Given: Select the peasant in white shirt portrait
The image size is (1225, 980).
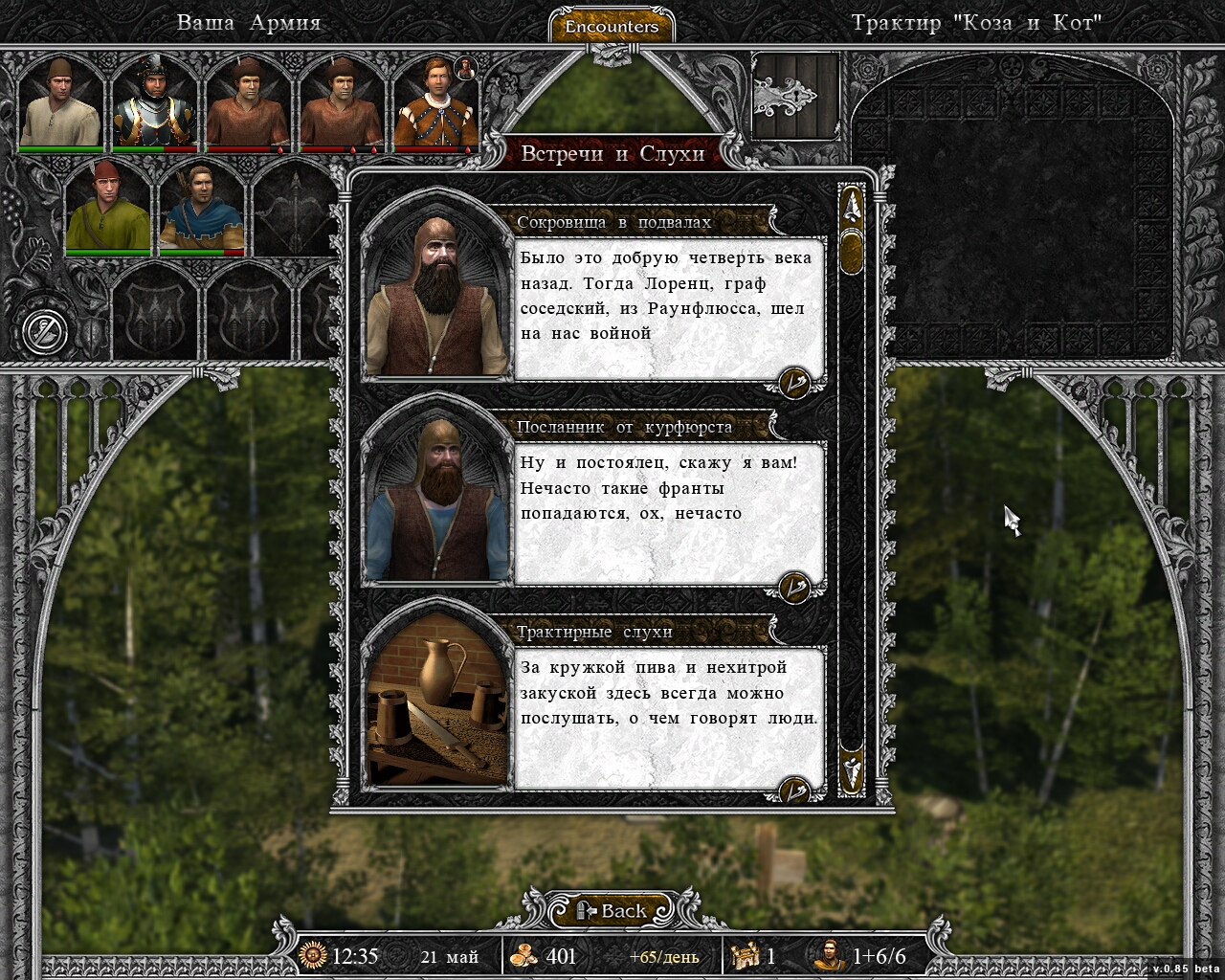Looking at the screenshot, I should coord(60,101).
